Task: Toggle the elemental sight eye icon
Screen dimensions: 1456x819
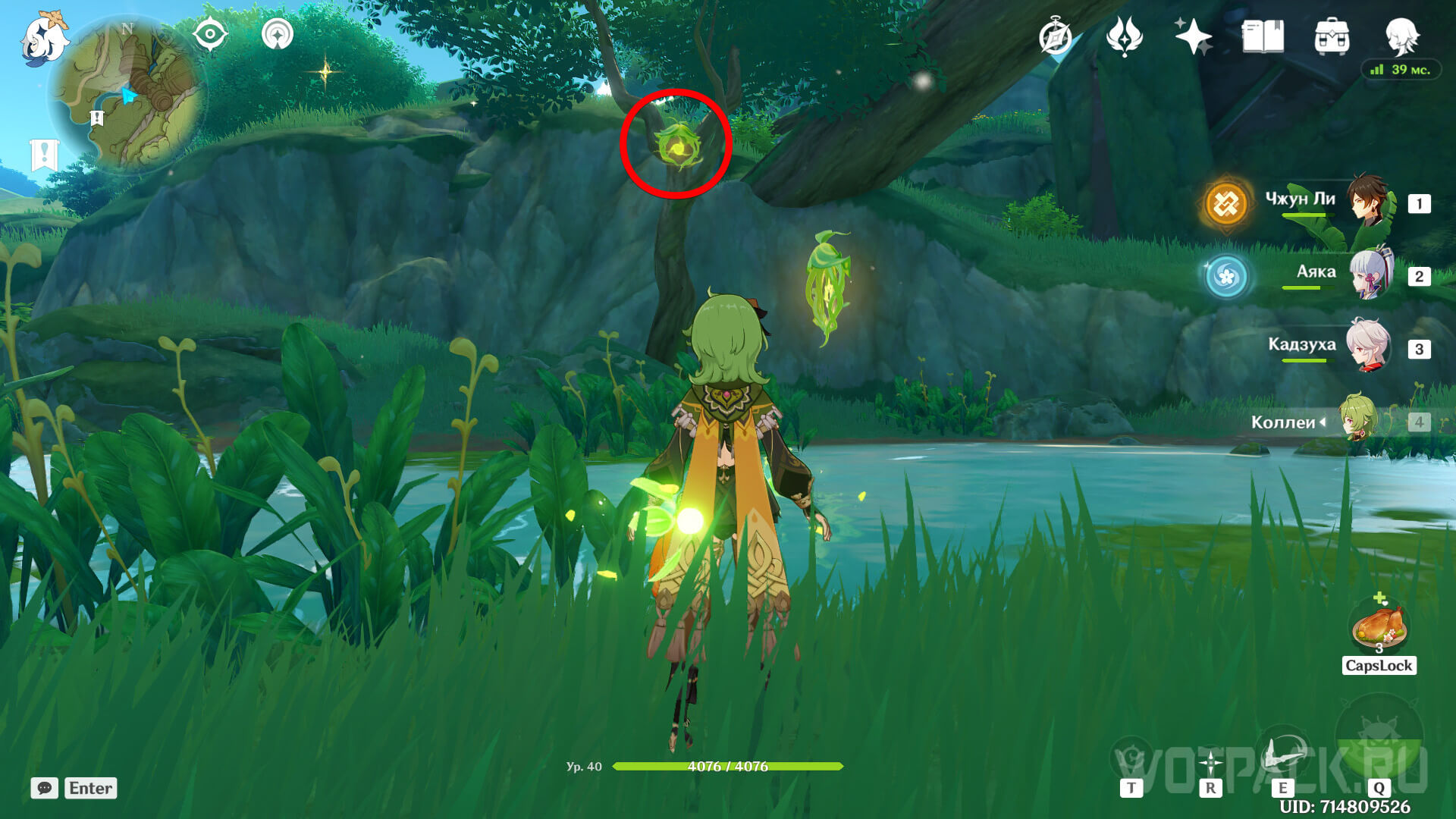Action: pos(210,34)
